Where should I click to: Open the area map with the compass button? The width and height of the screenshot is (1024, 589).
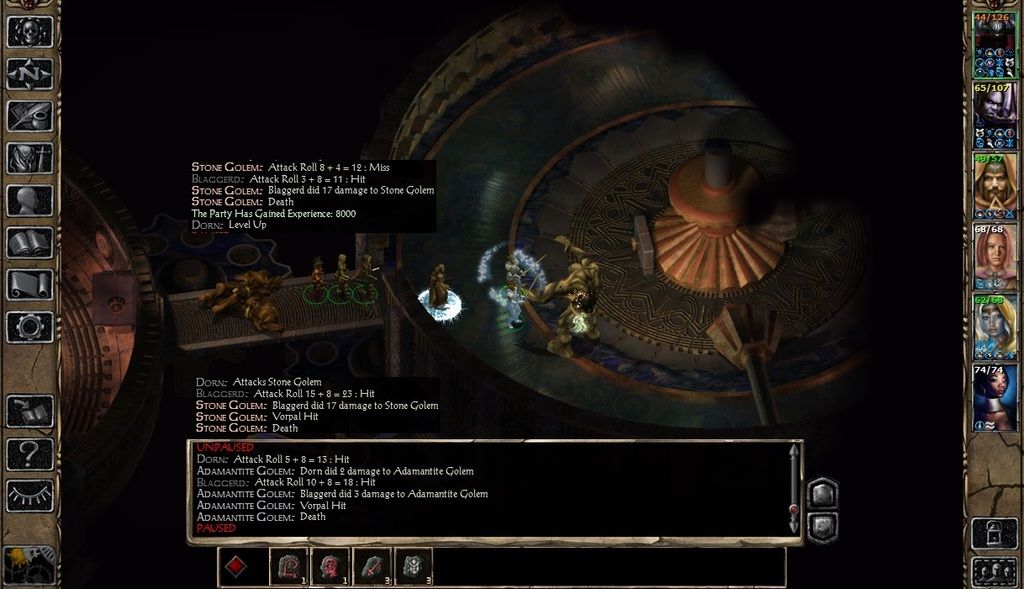pyautogui.click(x=30, y=74)
